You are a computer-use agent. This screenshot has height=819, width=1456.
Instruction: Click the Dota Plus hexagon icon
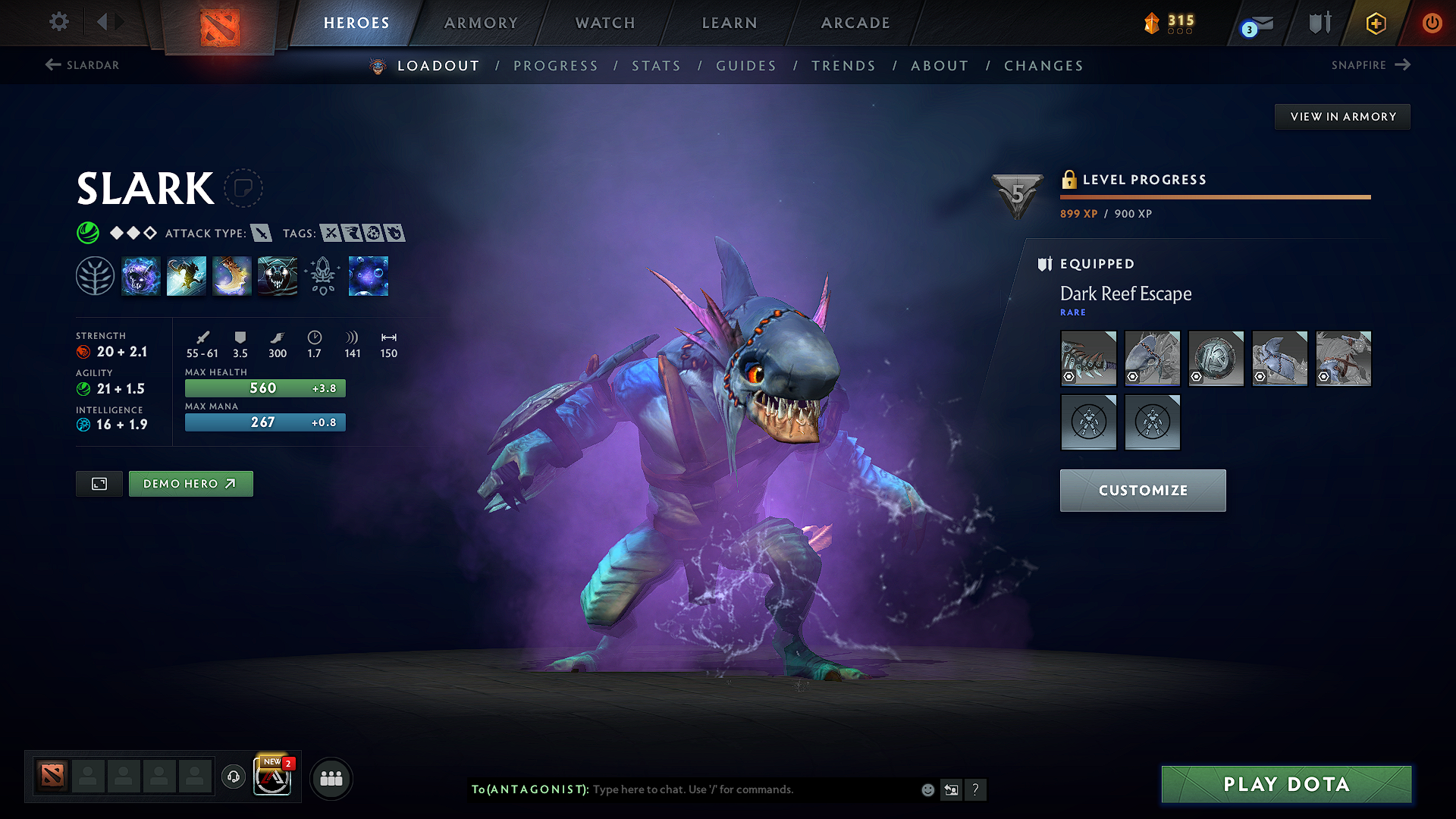(1375, 23)
